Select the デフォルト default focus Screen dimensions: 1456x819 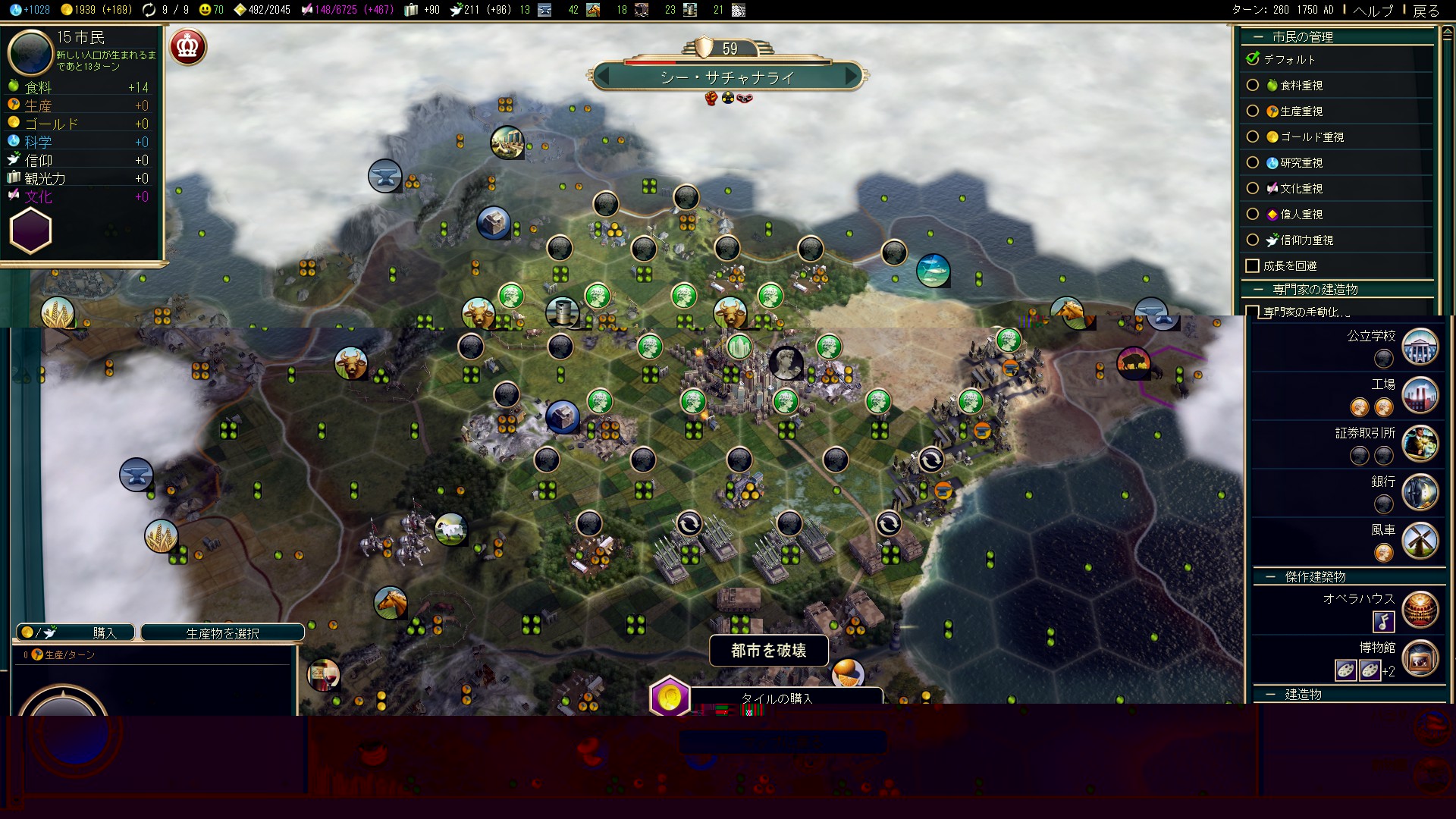[x=1253, y=59]
